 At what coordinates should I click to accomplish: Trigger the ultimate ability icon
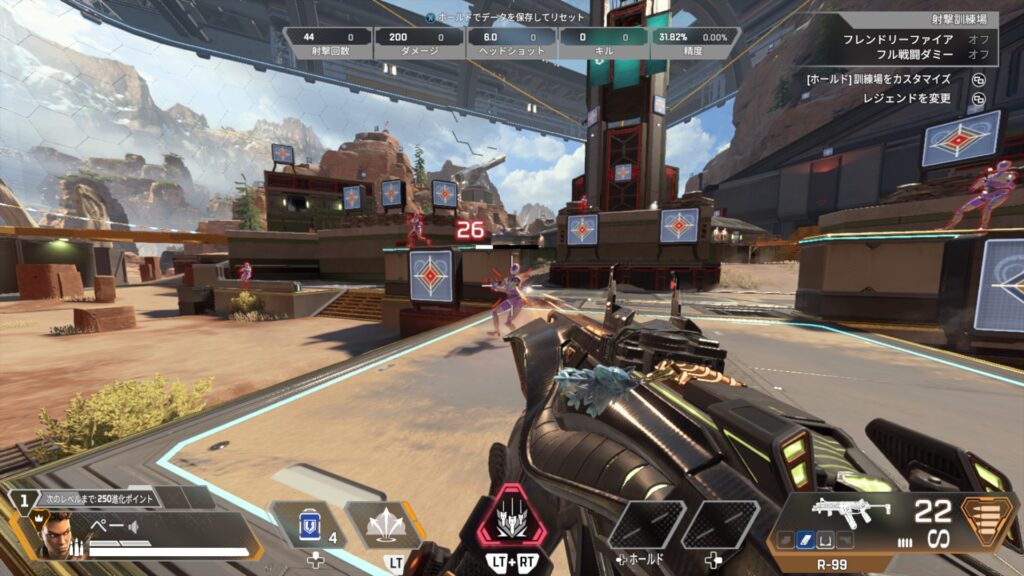pos(513,520)
